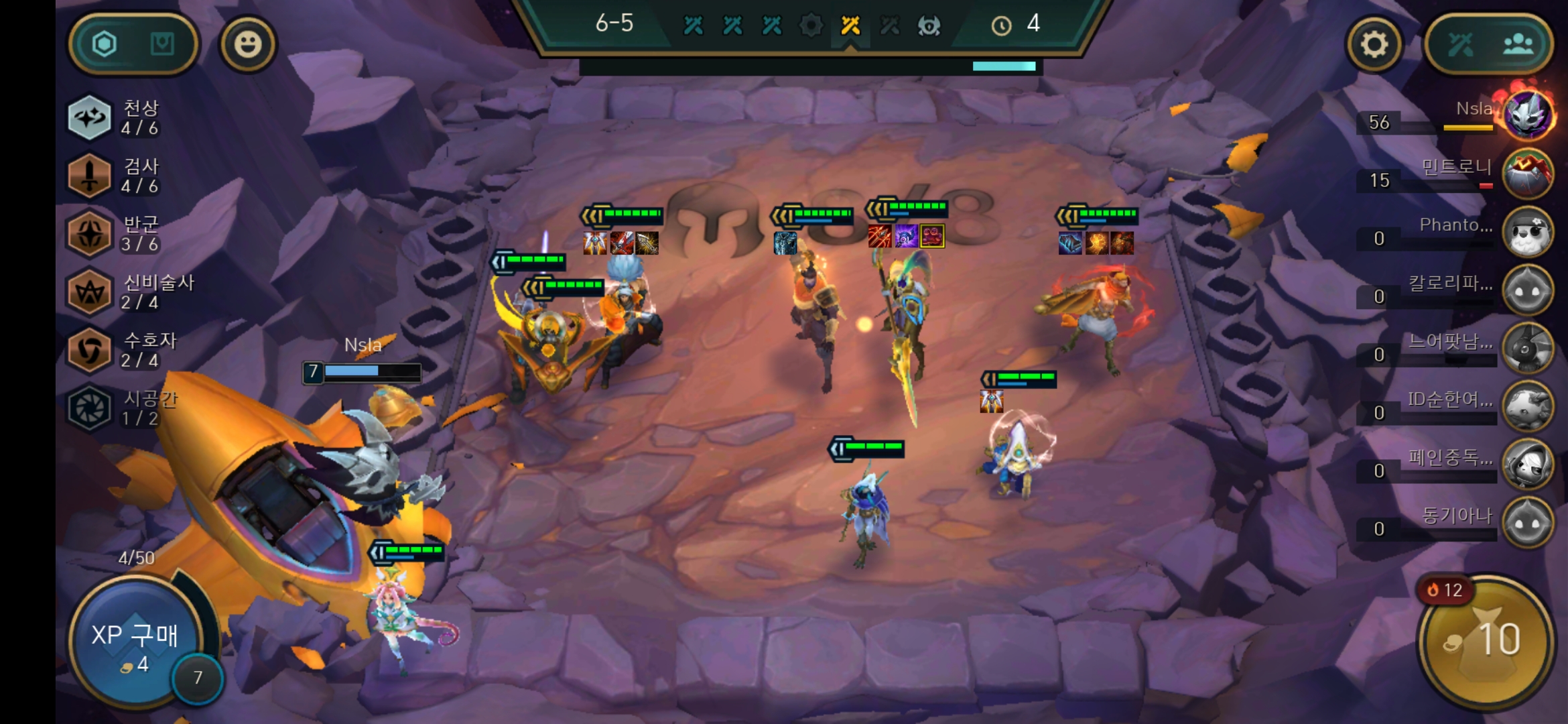Tap the 신비술사 trait icon
The height and width of the screenshot is (724, 1568).
pyautogui.click(x=90, y=290)
